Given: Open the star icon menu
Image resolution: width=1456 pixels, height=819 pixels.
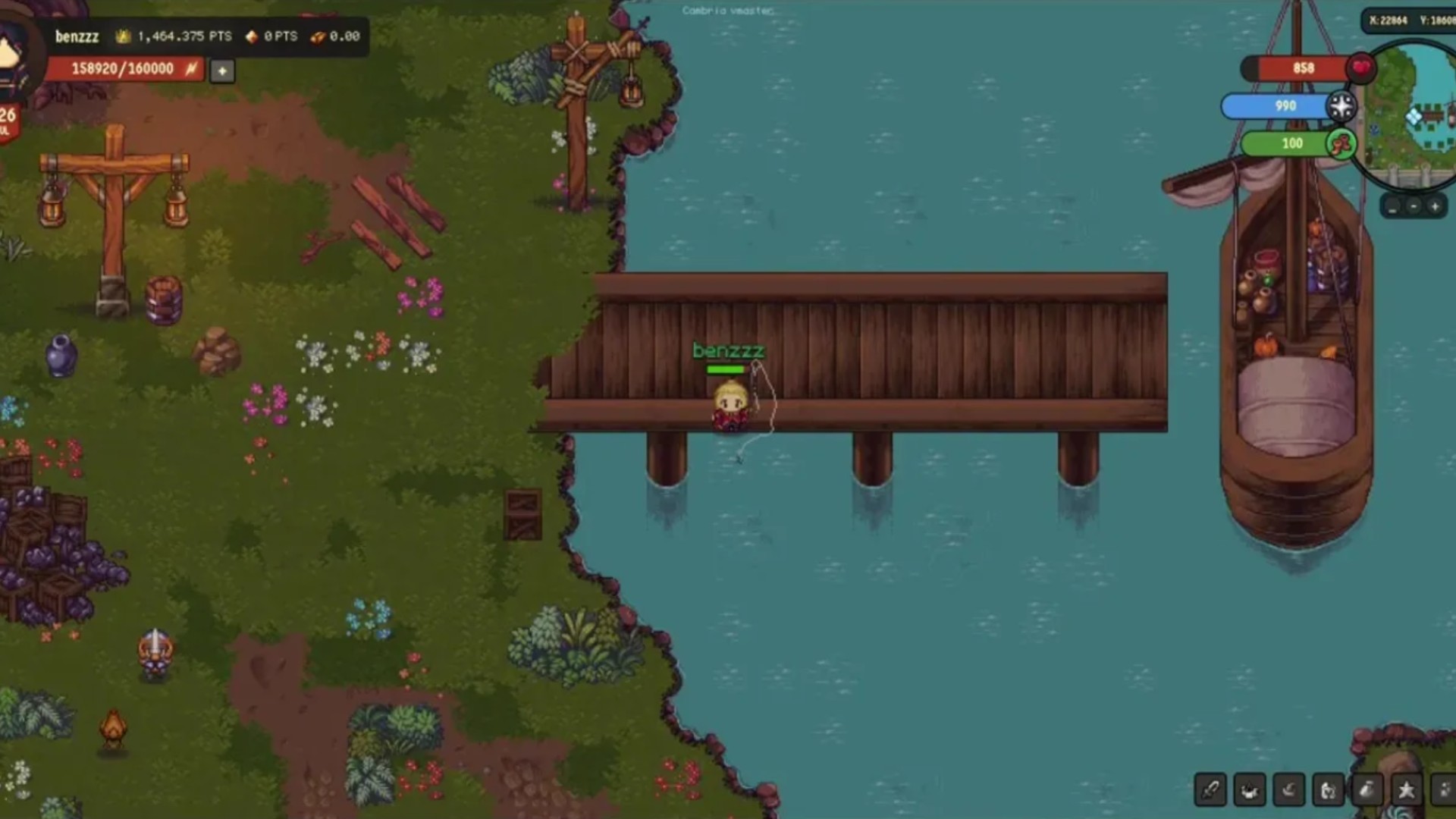Looking at the screenshot, I should tap(1407, 790).
